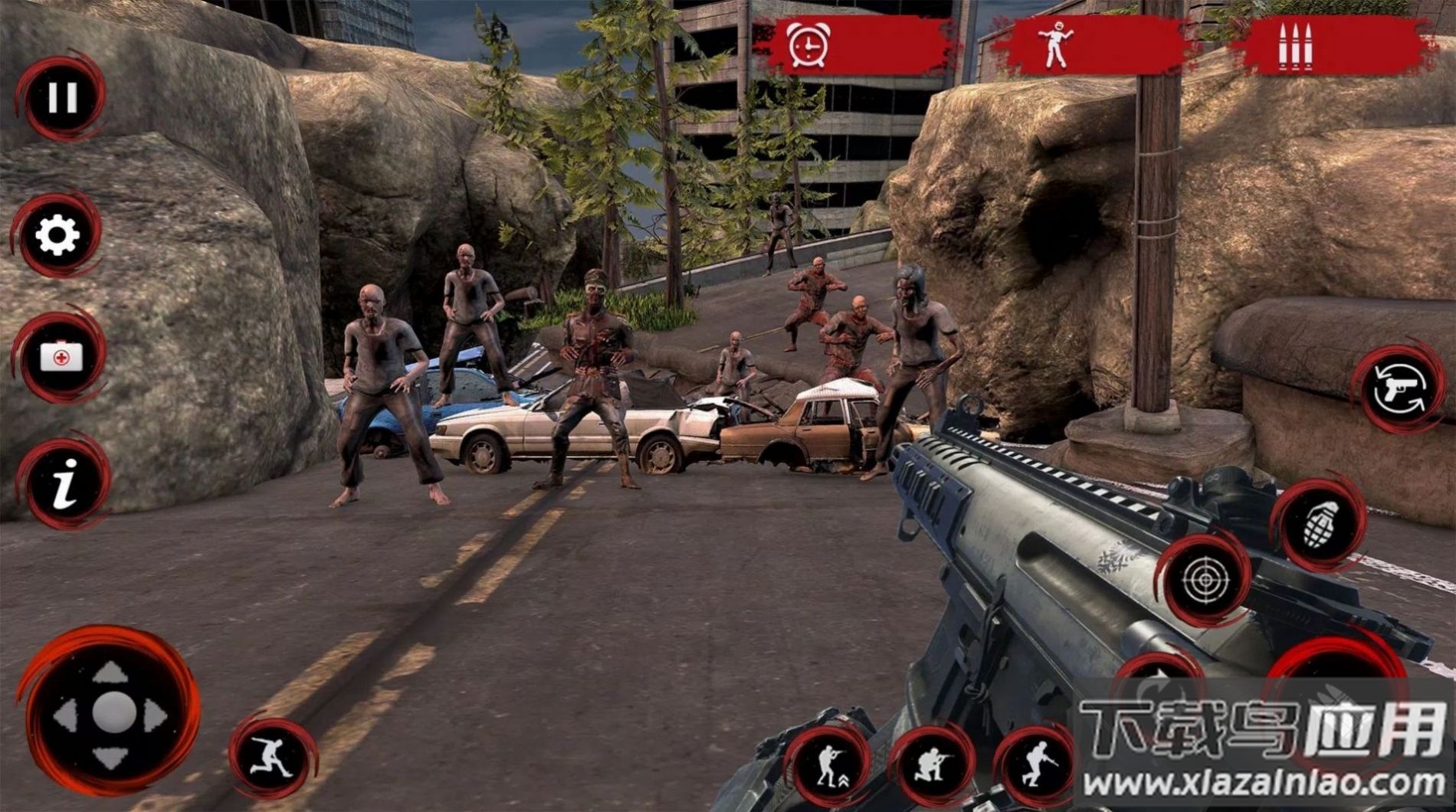This screenshot has width=1456, height=812.
Task: Pause the game
Action: point(61,97)
